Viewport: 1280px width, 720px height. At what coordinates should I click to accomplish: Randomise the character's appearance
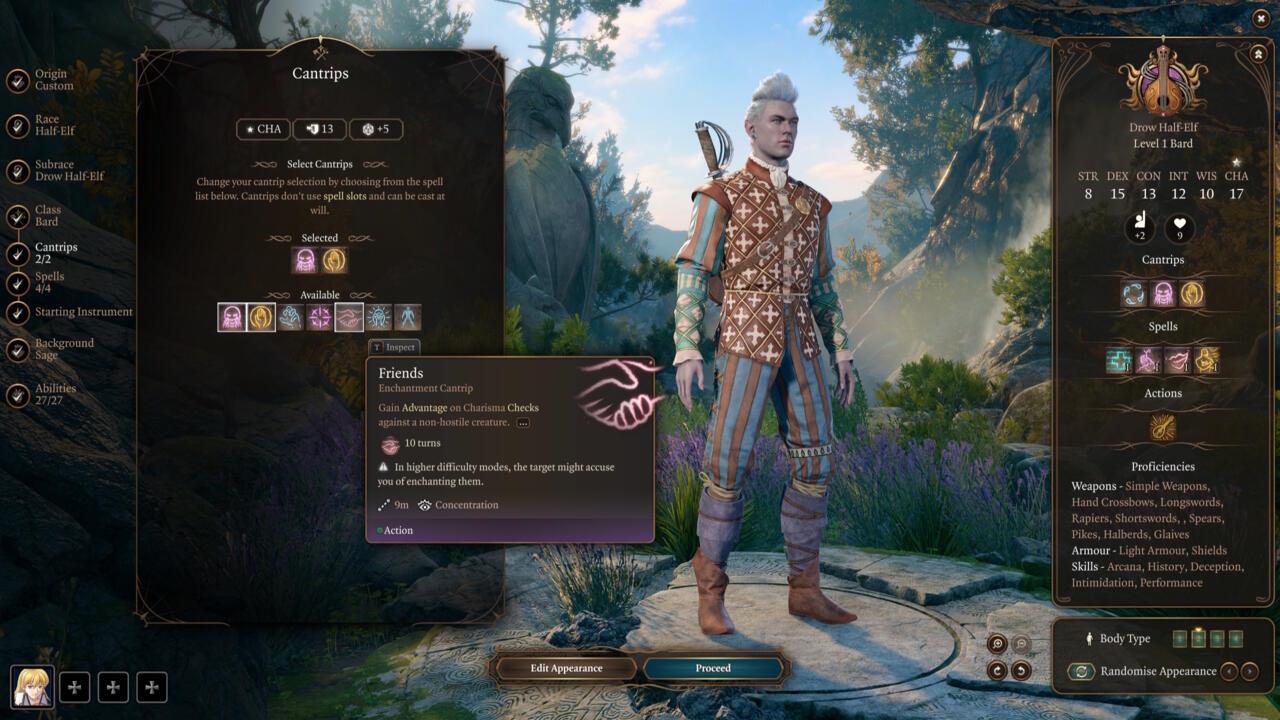(x=1081, y=672)
